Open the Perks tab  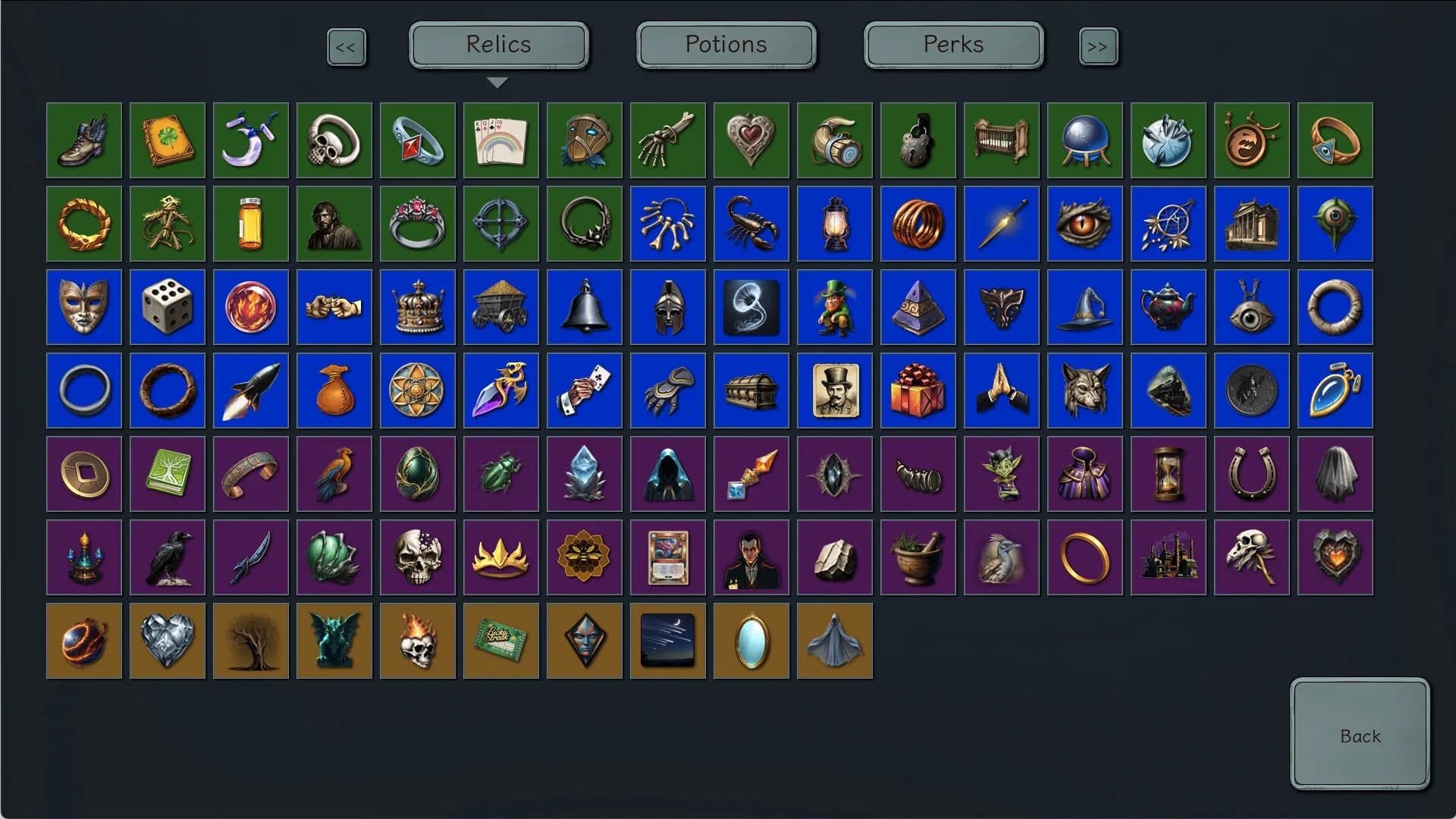pyautogui.click(x=952, y=45)
